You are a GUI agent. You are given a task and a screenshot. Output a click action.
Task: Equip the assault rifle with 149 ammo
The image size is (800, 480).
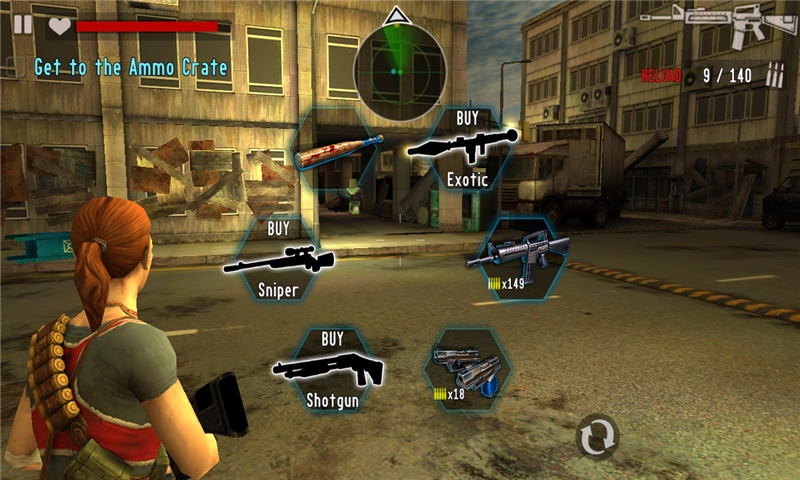[x=518, y=259]
